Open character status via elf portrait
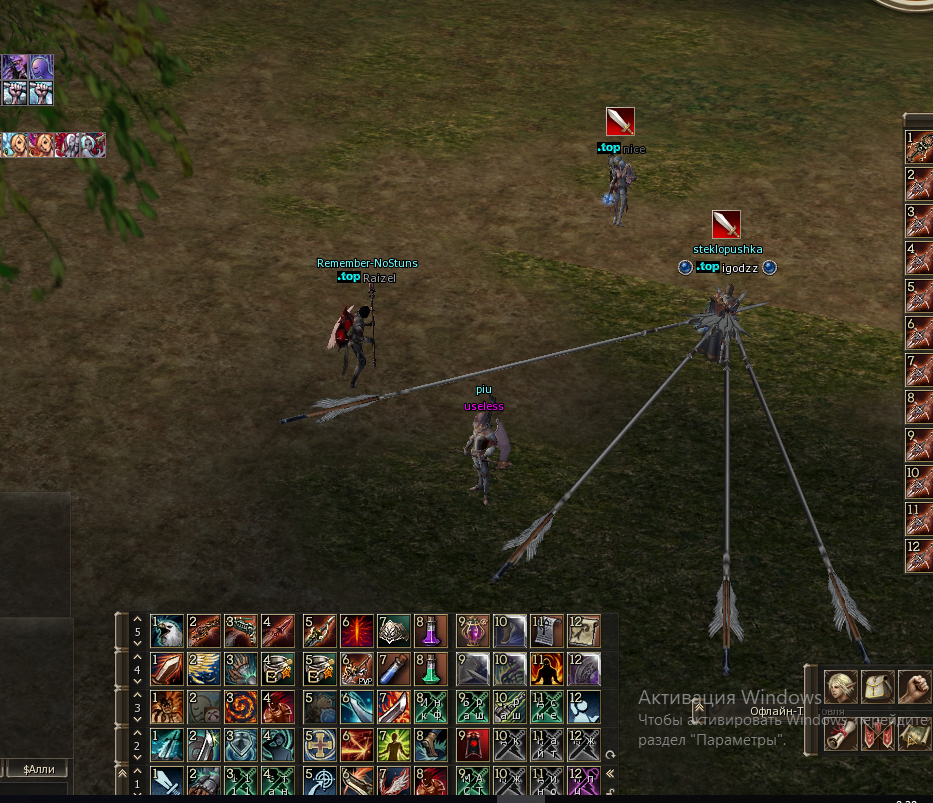This screenshot has width=933, height=803. (840, 686)
